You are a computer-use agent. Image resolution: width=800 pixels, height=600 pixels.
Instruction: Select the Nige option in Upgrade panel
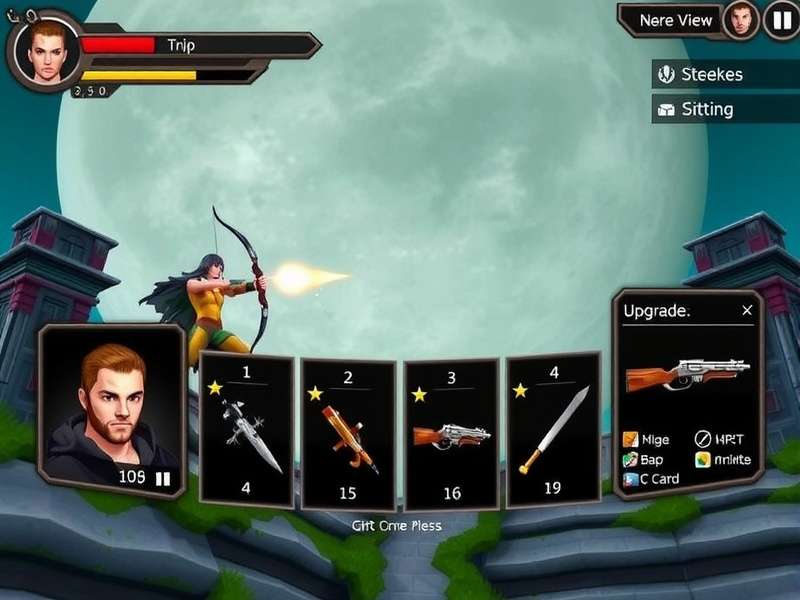647,440
